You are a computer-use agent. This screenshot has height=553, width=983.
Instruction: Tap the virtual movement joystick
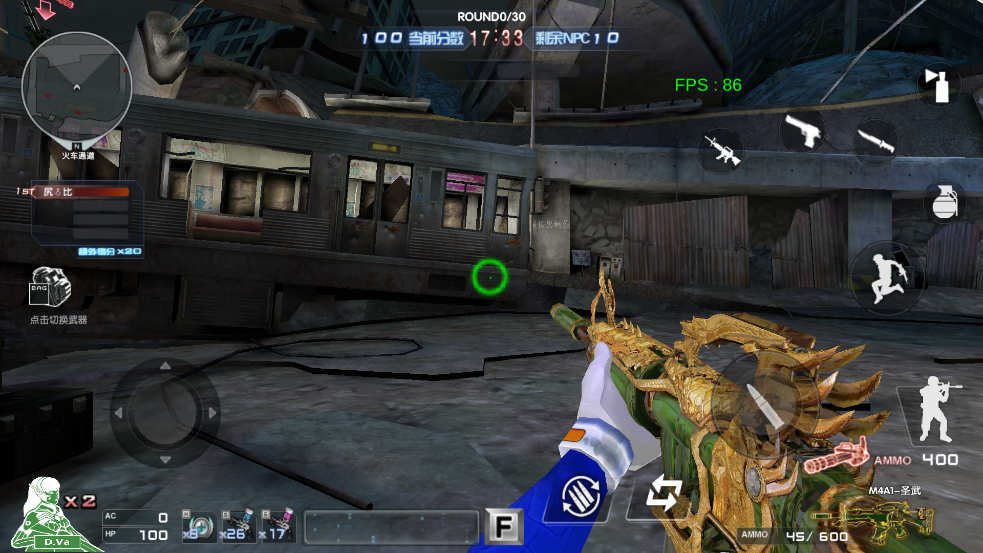(165, 412)
